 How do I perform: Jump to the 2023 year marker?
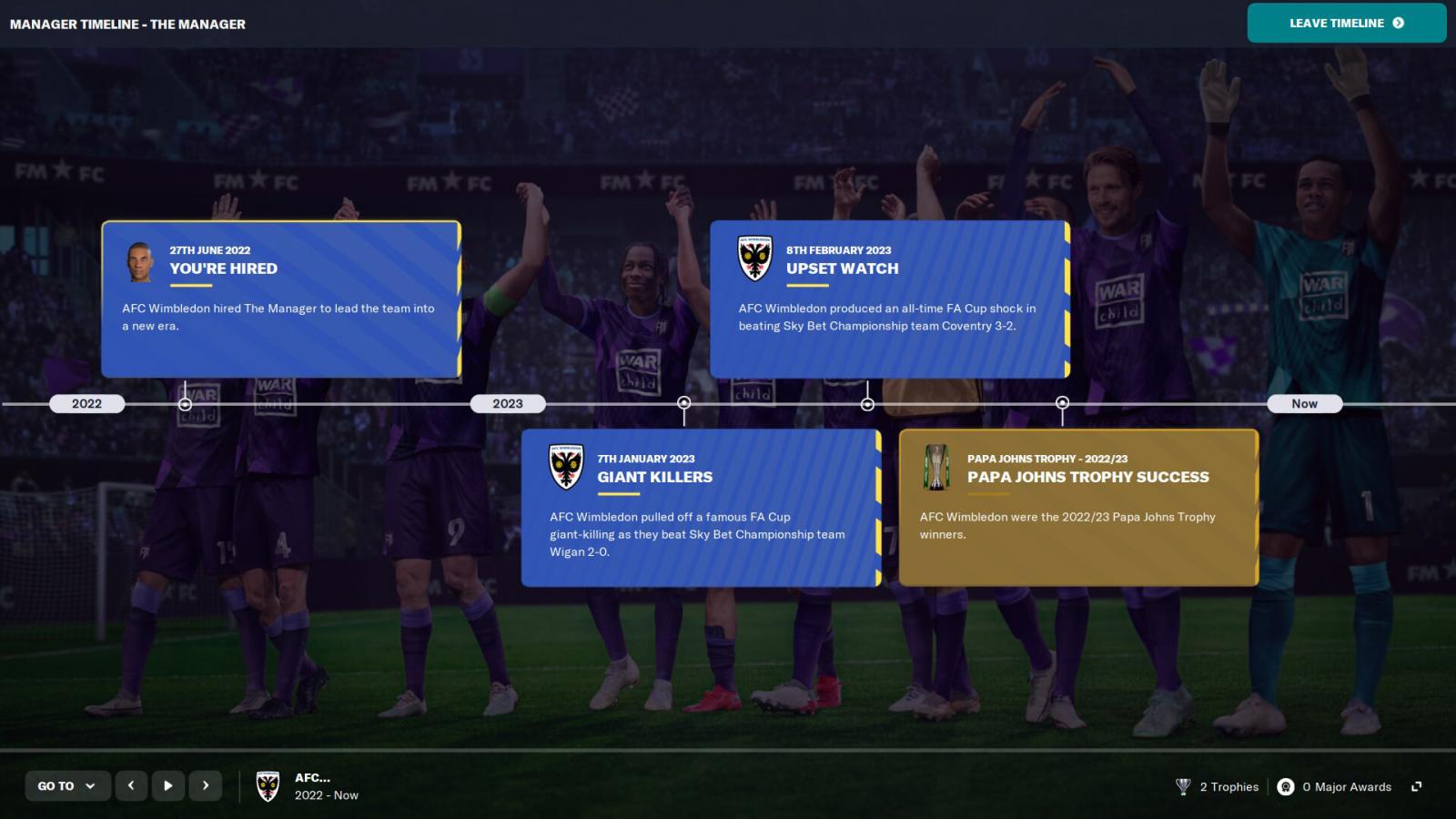coord(508,403)
